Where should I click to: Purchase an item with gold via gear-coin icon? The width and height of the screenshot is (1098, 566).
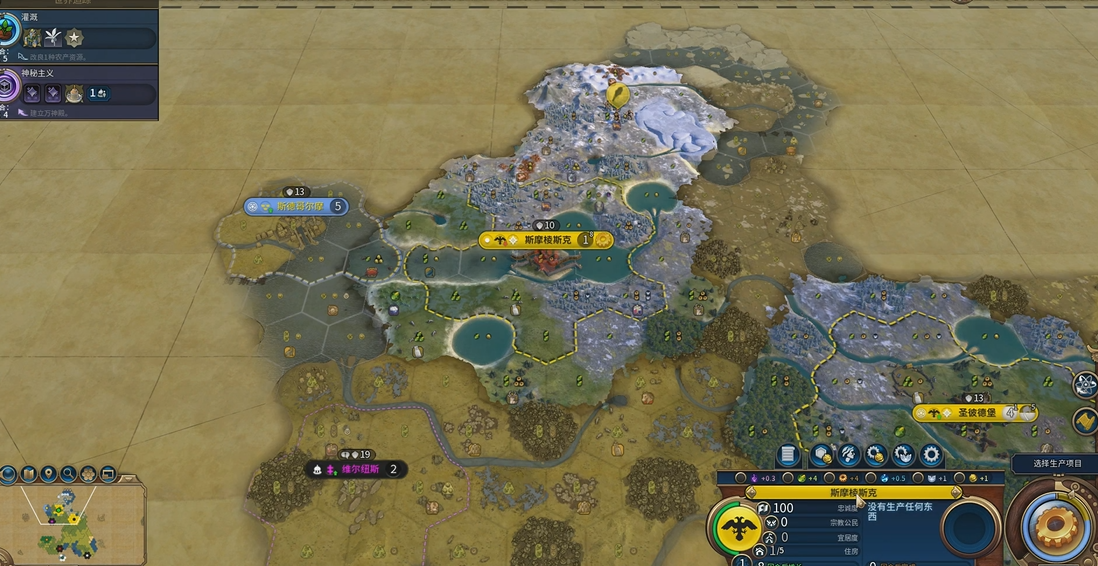pos(876,456)
